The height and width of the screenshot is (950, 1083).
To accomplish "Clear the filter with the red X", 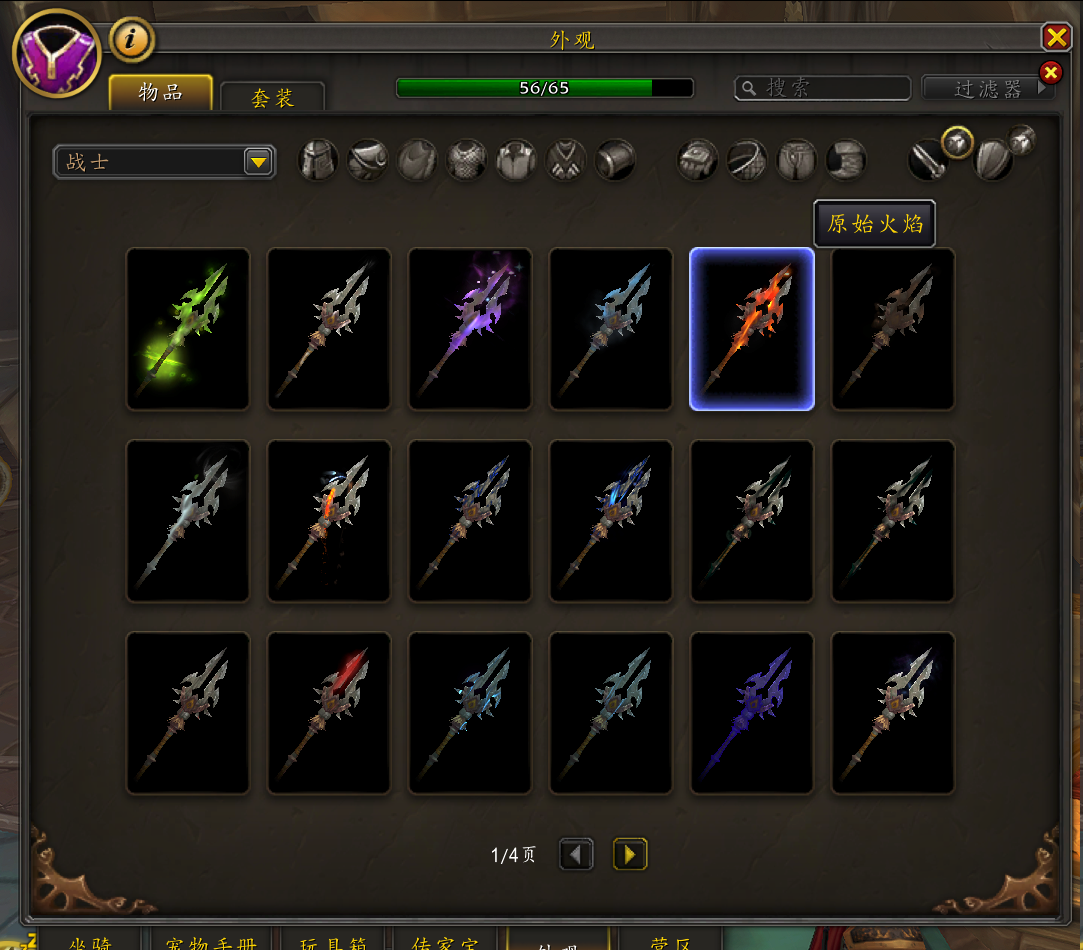I will [x=1050, y=72].
